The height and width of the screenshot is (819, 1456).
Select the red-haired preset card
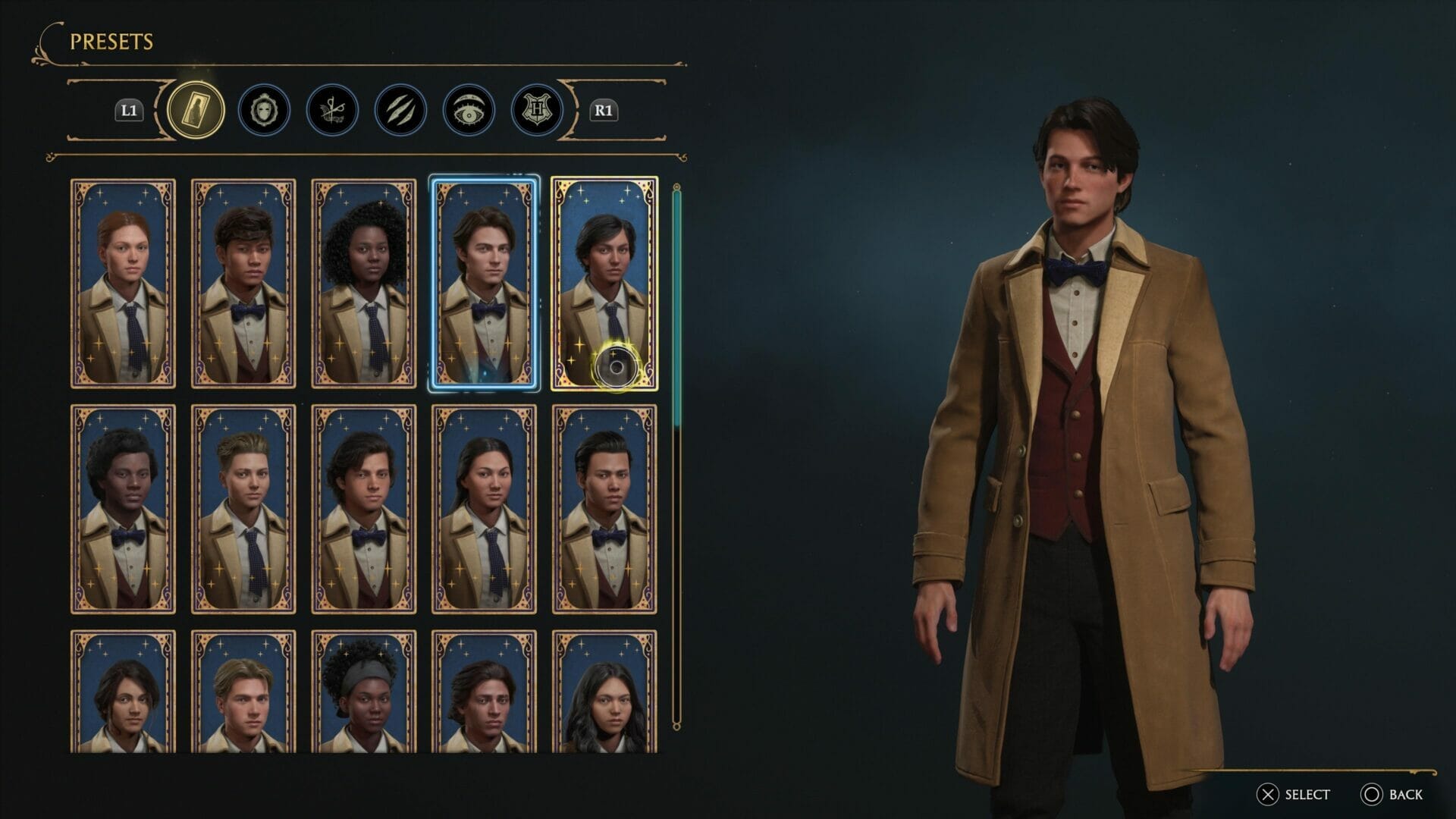click(x=123, y=284)
